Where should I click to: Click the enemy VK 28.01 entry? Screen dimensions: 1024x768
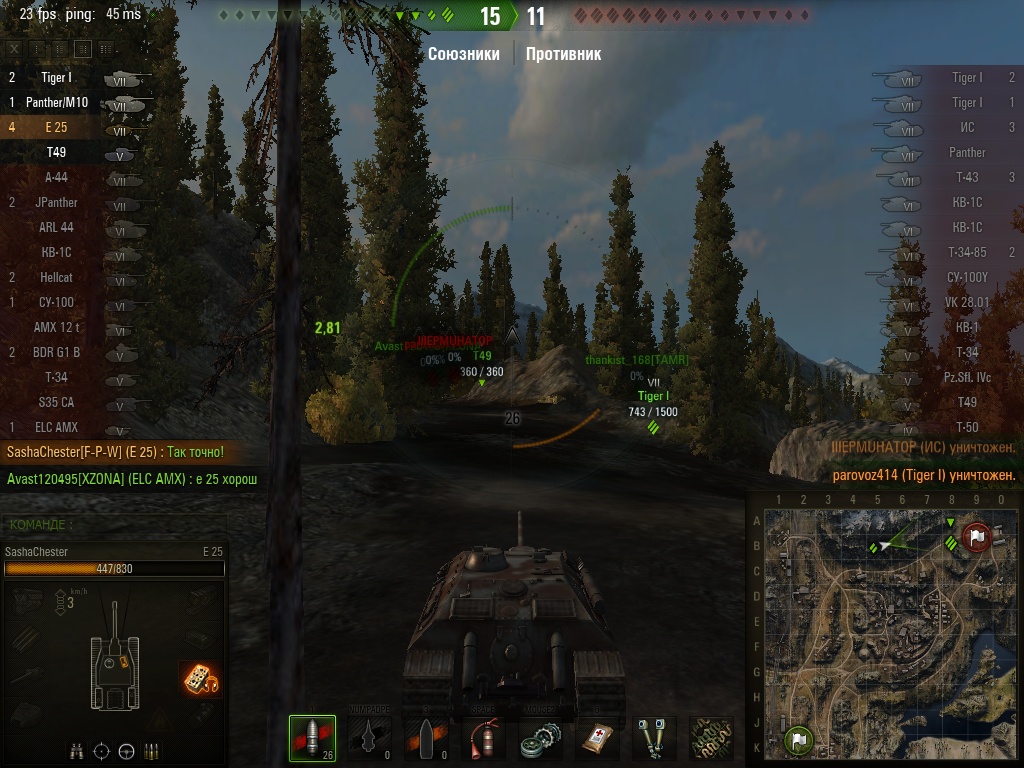pyautogui.click(x=966, y=303)
